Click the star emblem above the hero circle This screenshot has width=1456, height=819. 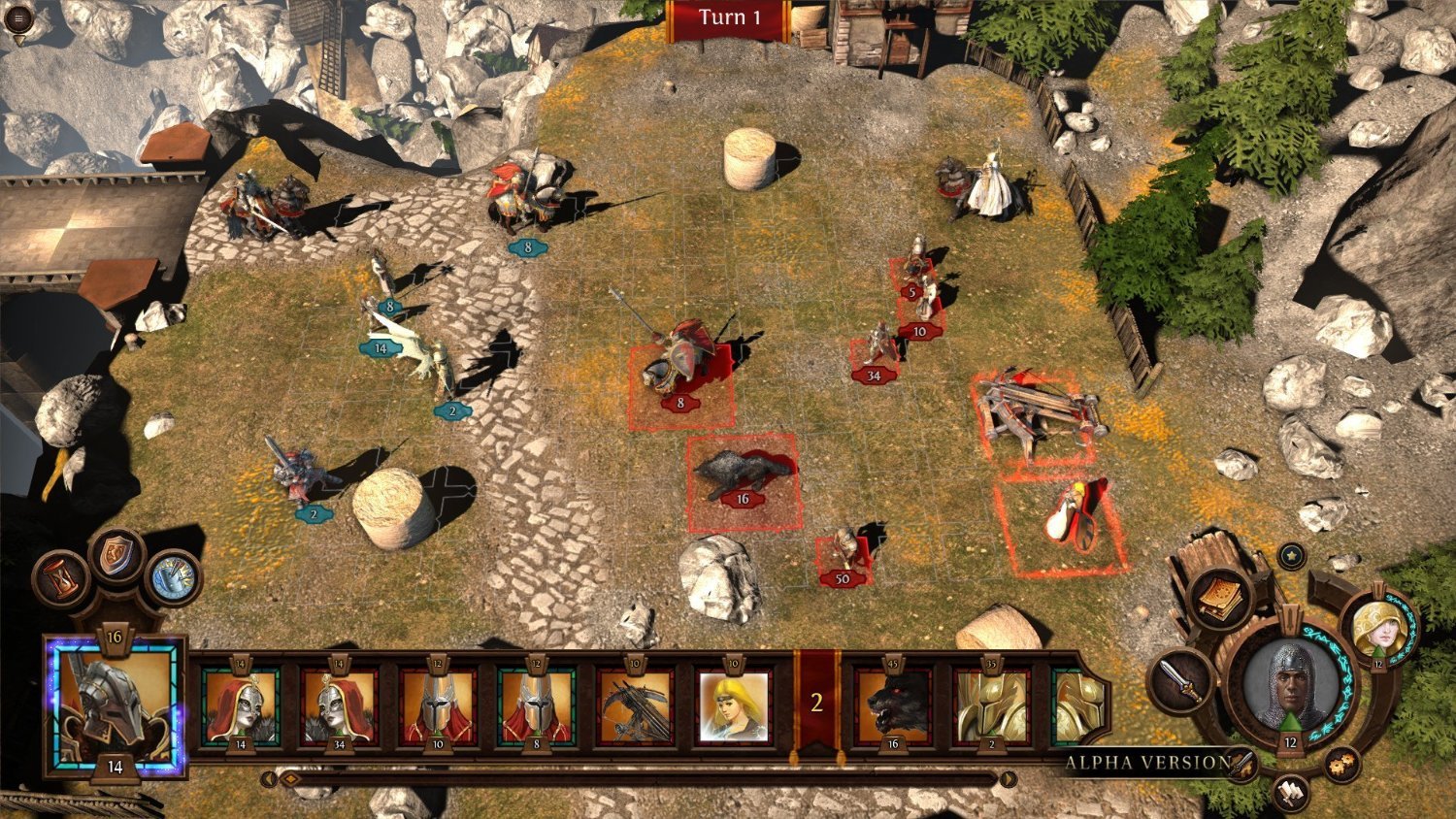[x=1292, y=555]
